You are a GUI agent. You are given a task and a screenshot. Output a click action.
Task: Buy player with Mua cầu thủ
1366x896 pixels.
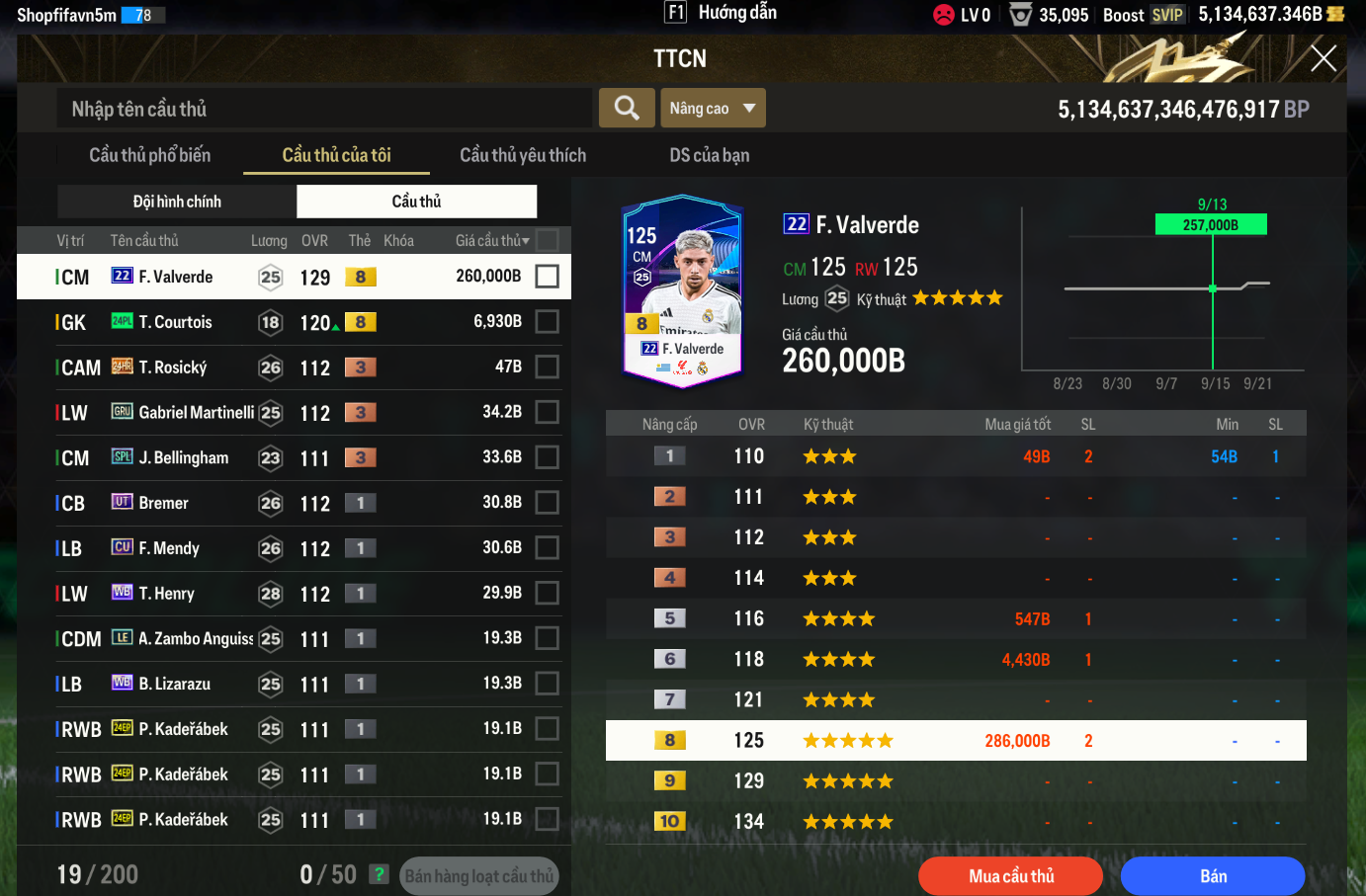coord(1010,875)
